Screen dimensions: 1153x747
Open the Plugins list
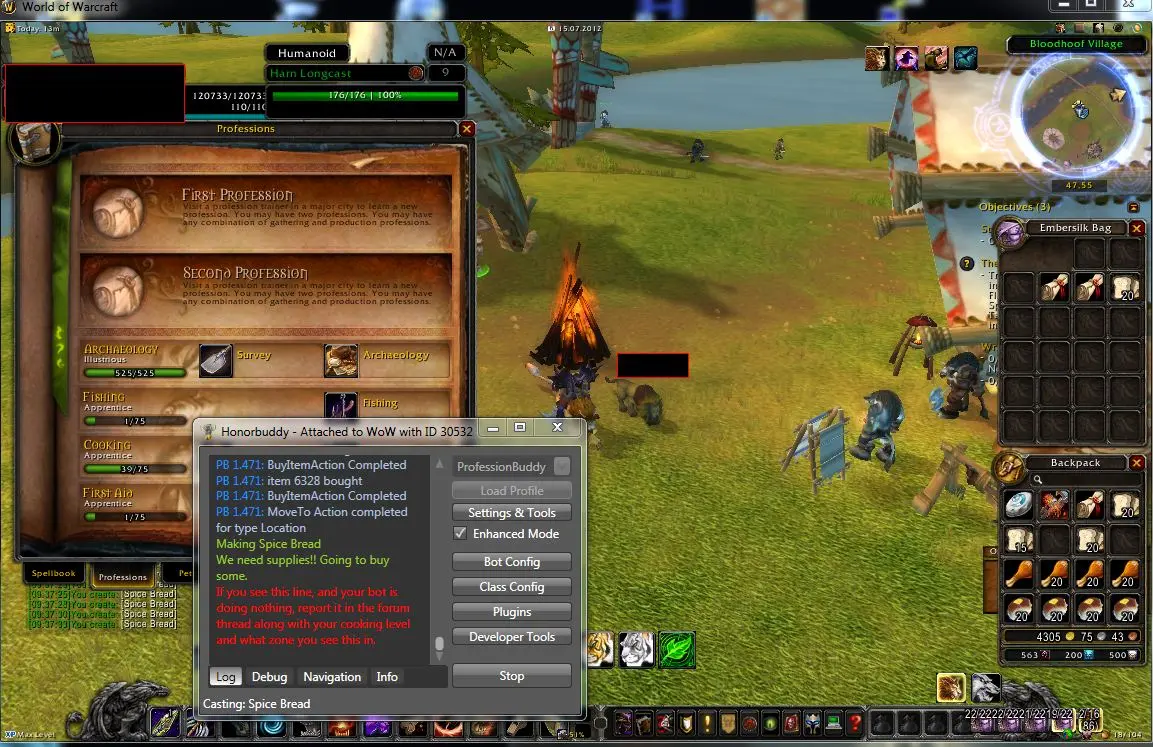point(511,612)
